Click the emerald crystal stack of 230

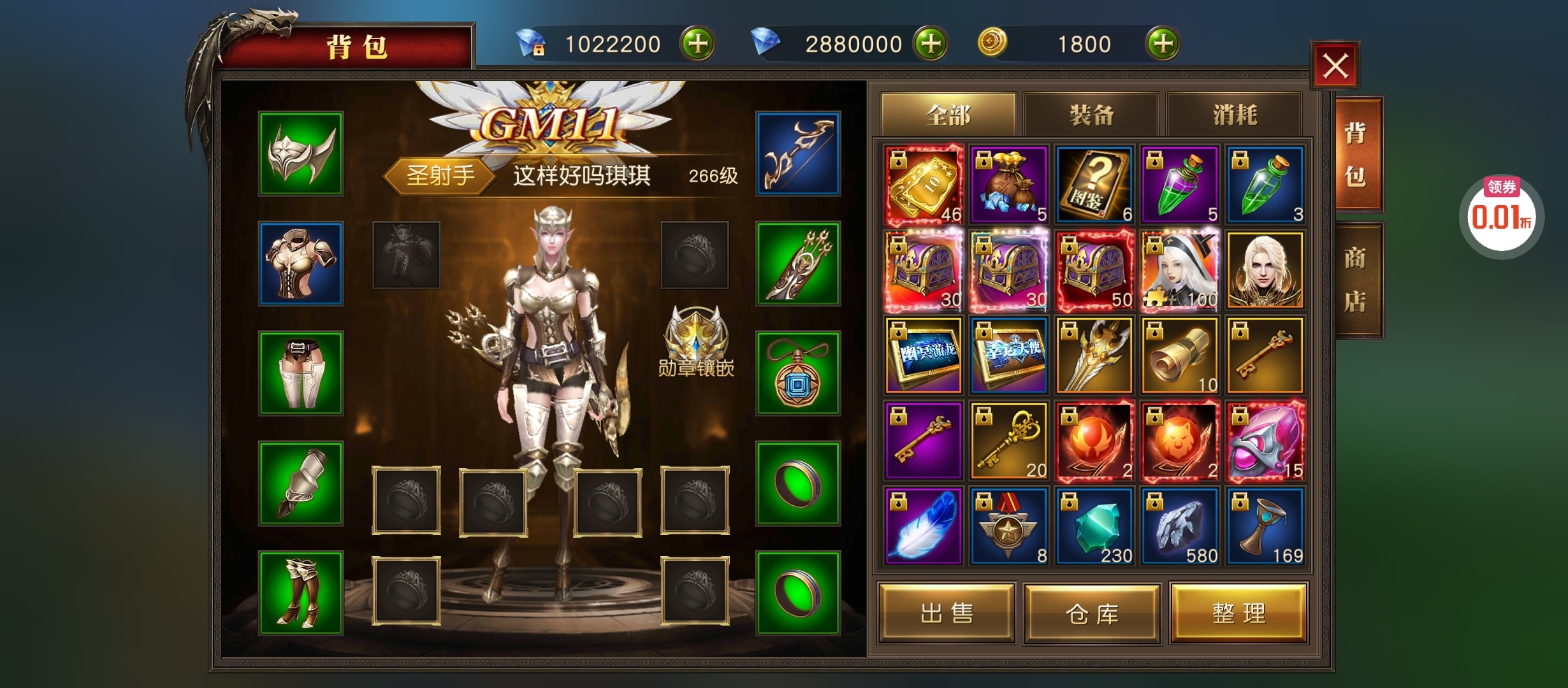tap(1094, 524)
